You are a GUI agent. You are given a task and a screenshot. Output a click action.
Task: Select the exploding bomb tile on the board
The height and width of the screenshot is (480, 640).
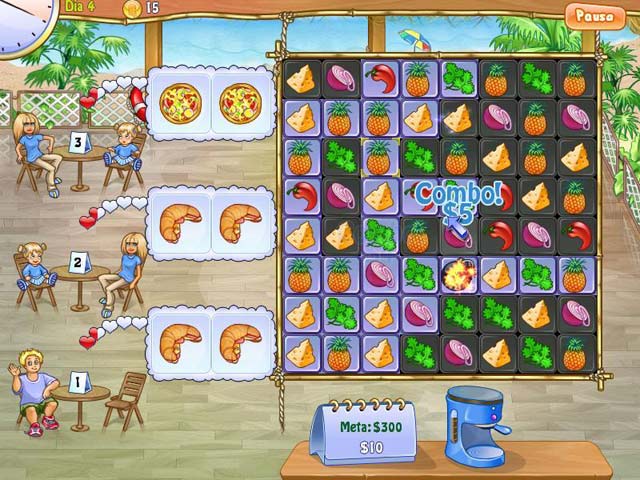[x=456, y=272]
